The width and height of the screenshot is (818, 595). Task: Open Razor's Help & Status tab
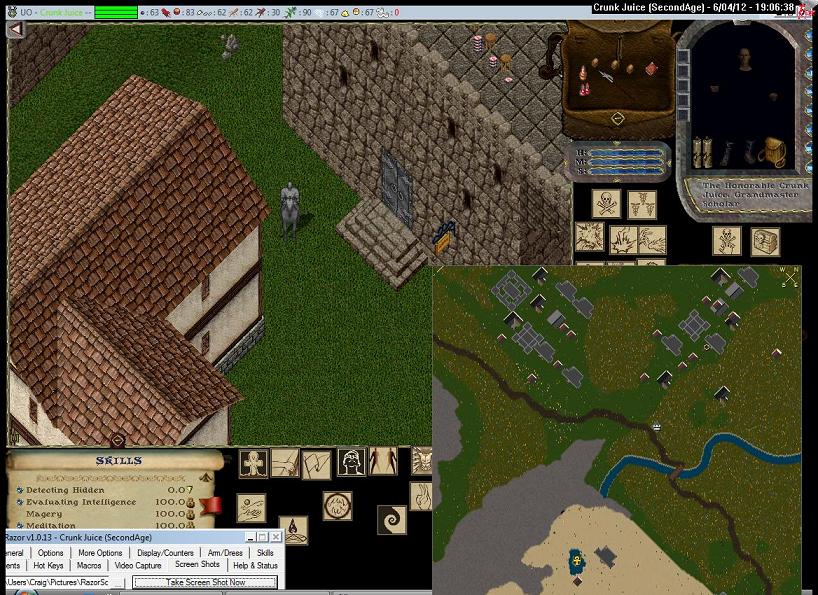click(x=254, y=566)
